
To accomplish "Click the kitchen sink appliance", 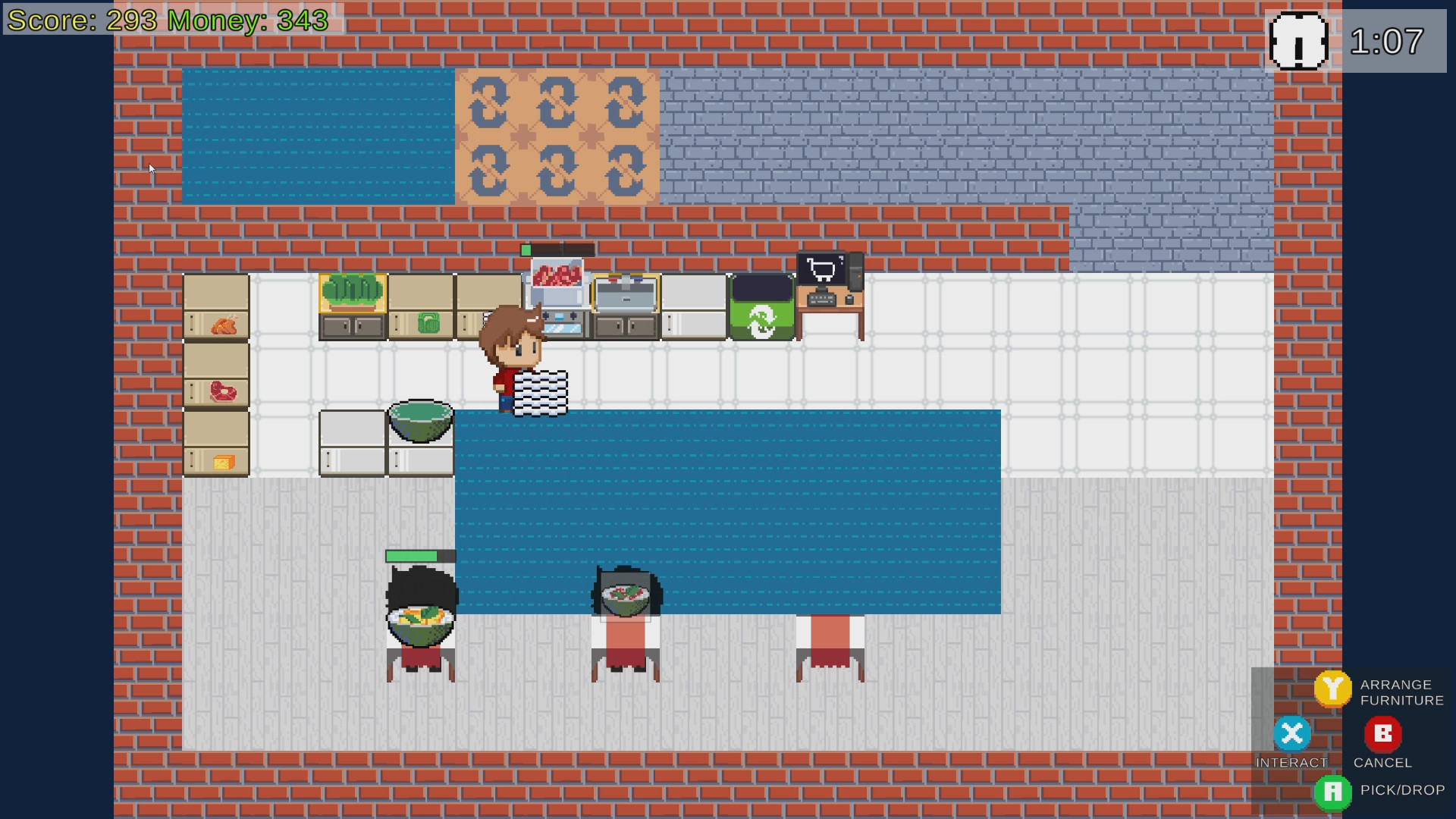I will [625, 292].
